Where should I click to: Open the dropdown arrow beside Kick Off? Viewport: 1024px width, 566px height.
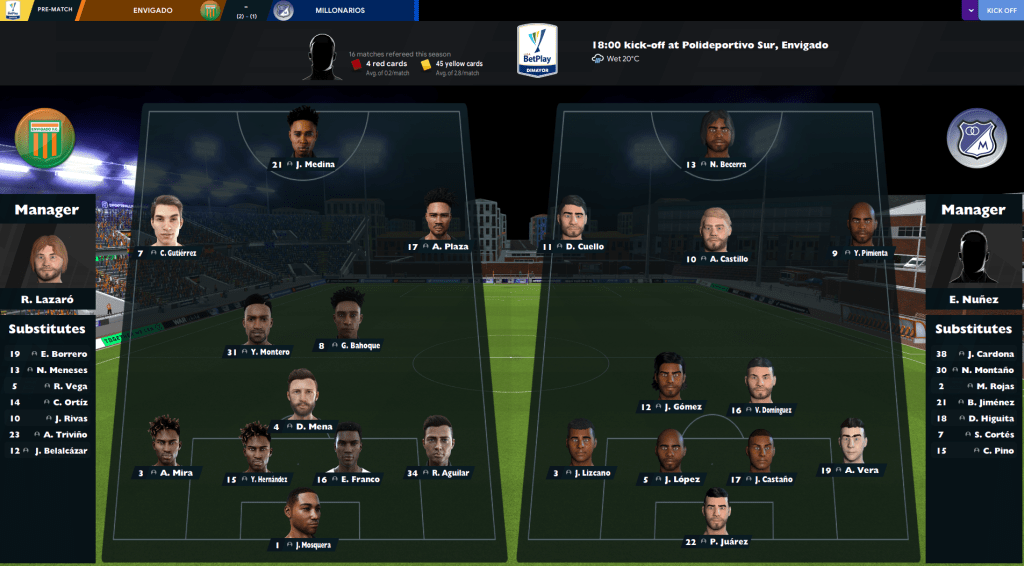coord(970,11)
